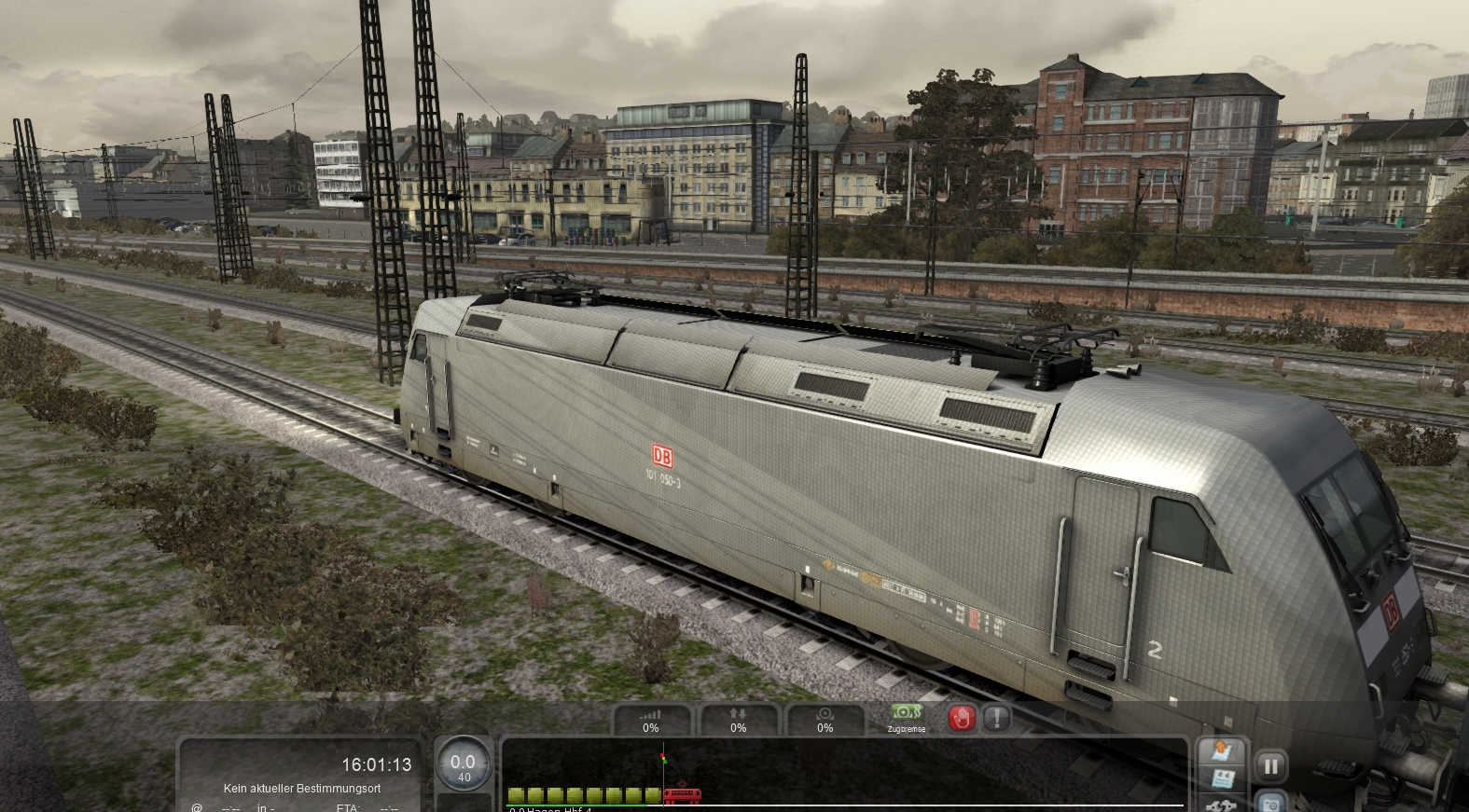Activate the red hand emergency stop button
This screenshot has height=812, width=1469.
(962, 718)
